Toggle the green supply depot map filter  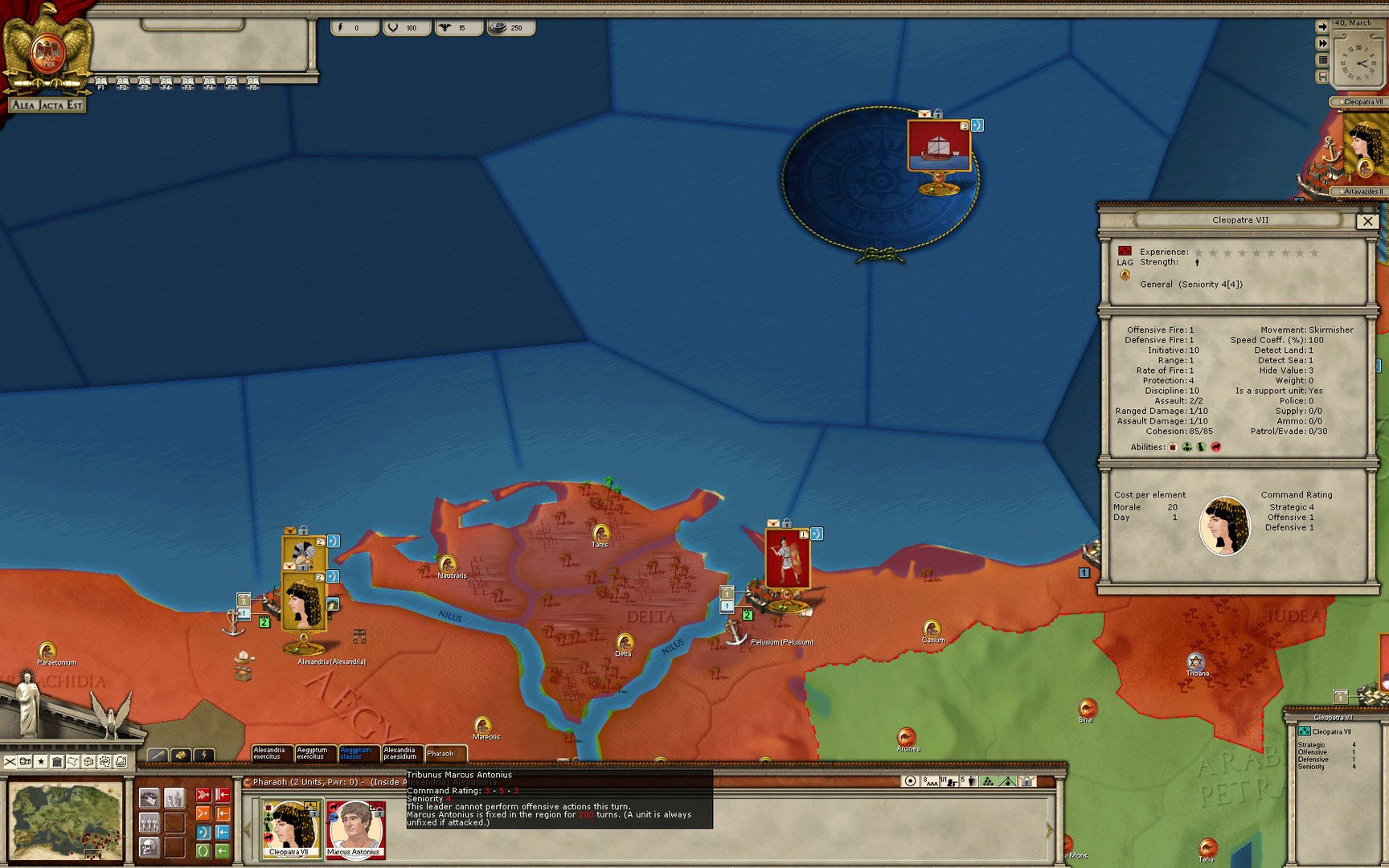tap(988, 781)
